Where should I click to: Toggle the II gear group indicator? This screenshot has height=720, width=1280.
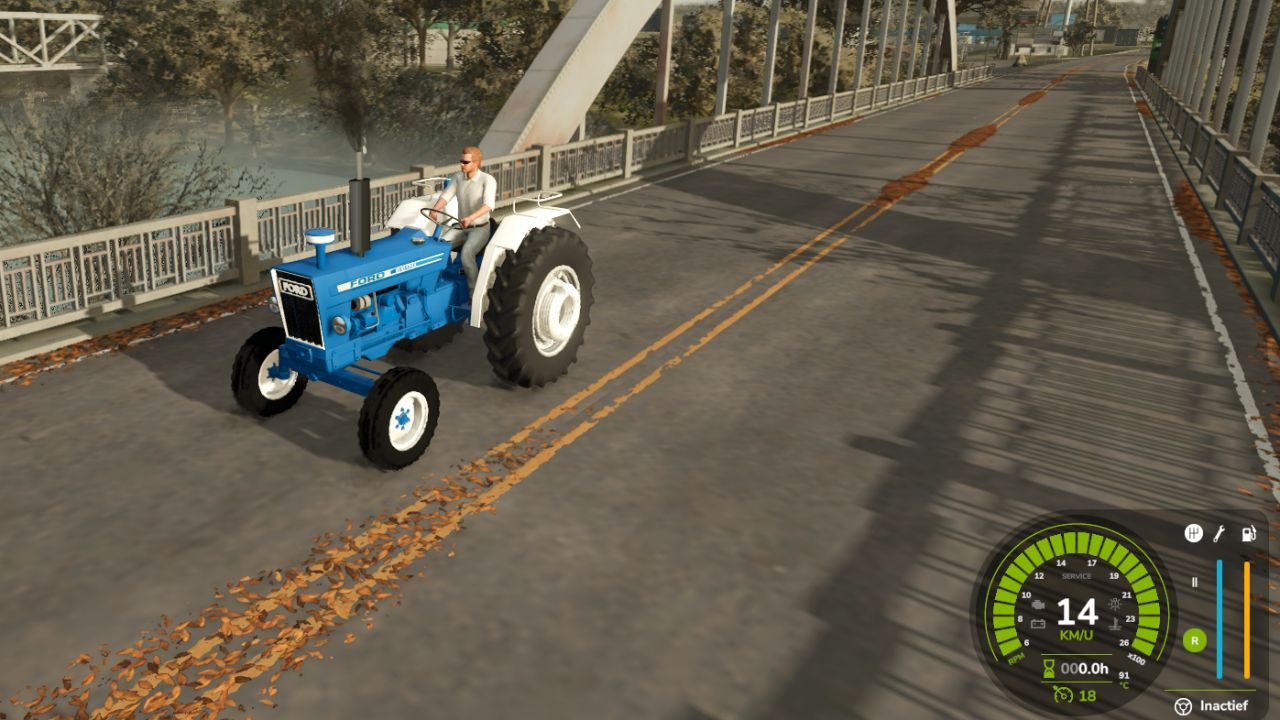click(x=1194, y=582)
